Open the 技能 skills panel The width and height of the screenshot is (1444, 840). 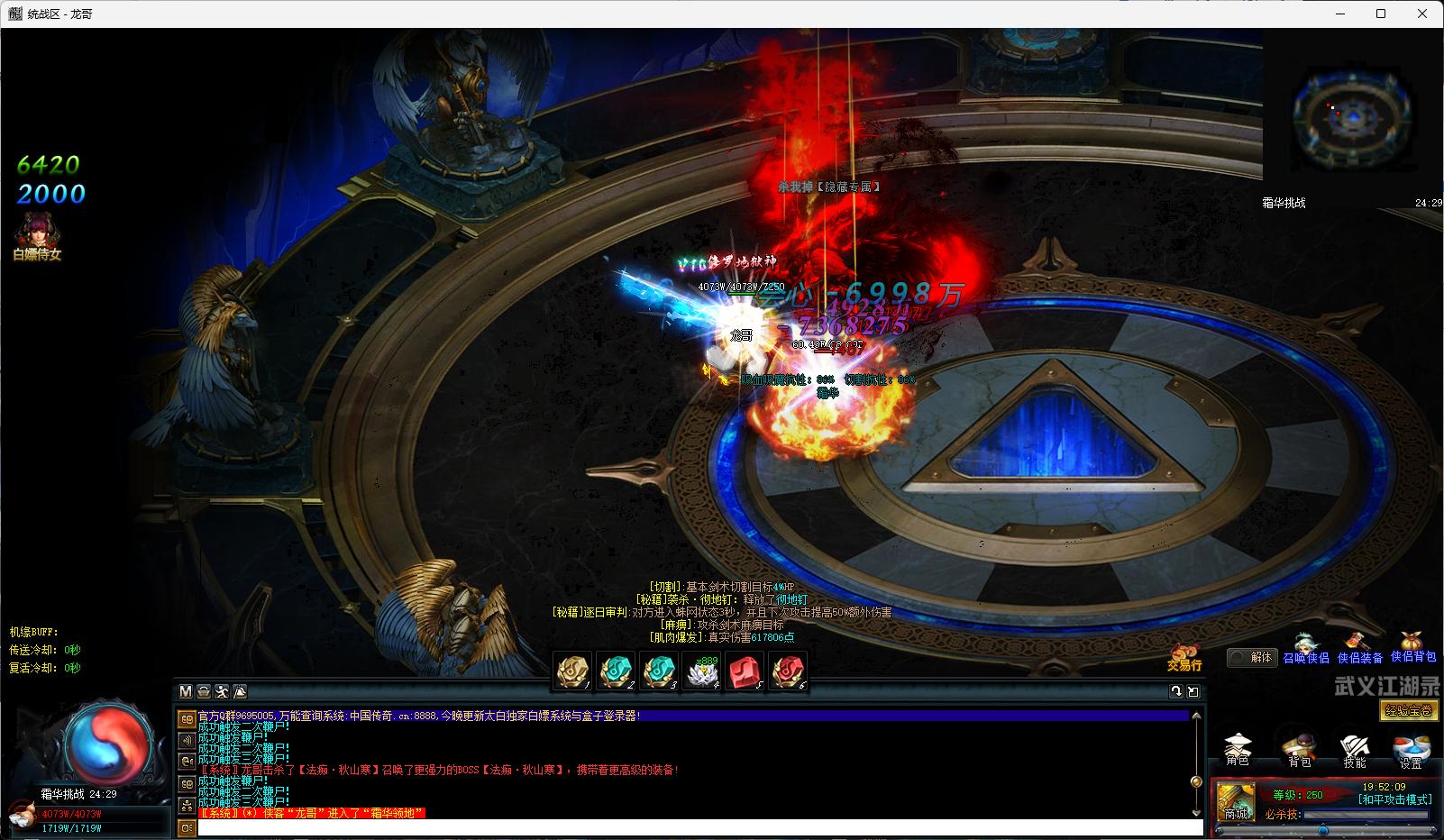pyautogui.click(x=1355, y=750)
